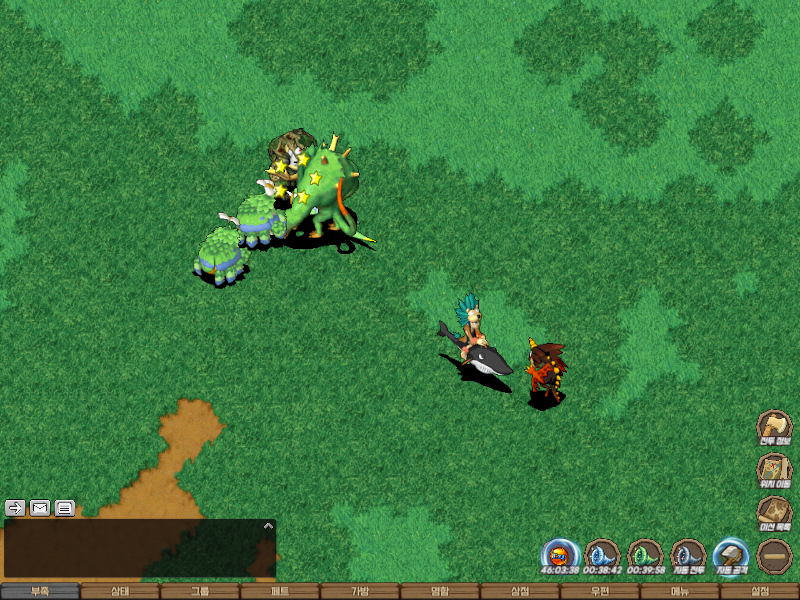This screenshot has width=800, height=600.
Task: Open the 명함 (name card) menu
Action: [x=440, y=591]
